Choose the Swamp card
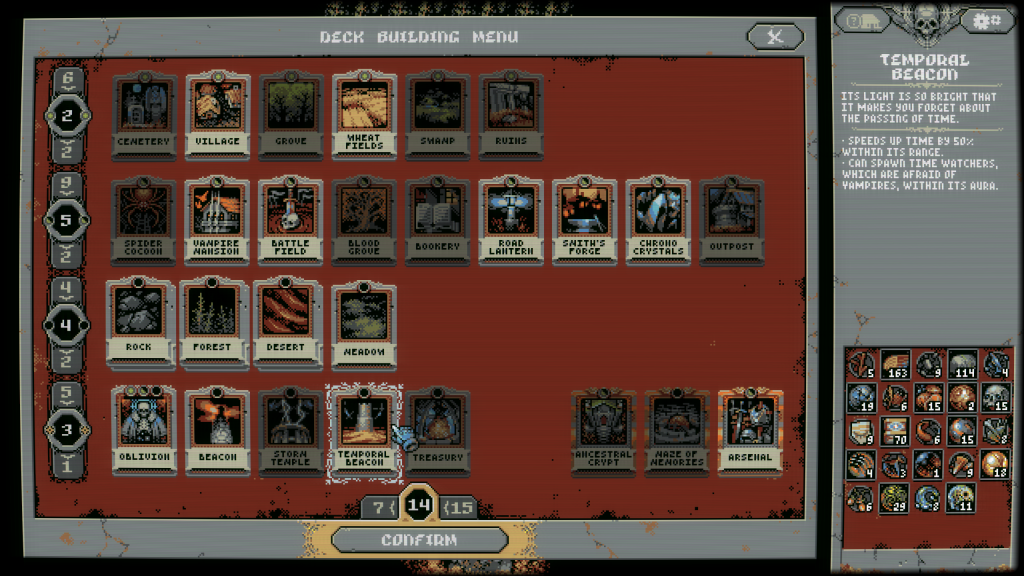 (x=438, y=115)
